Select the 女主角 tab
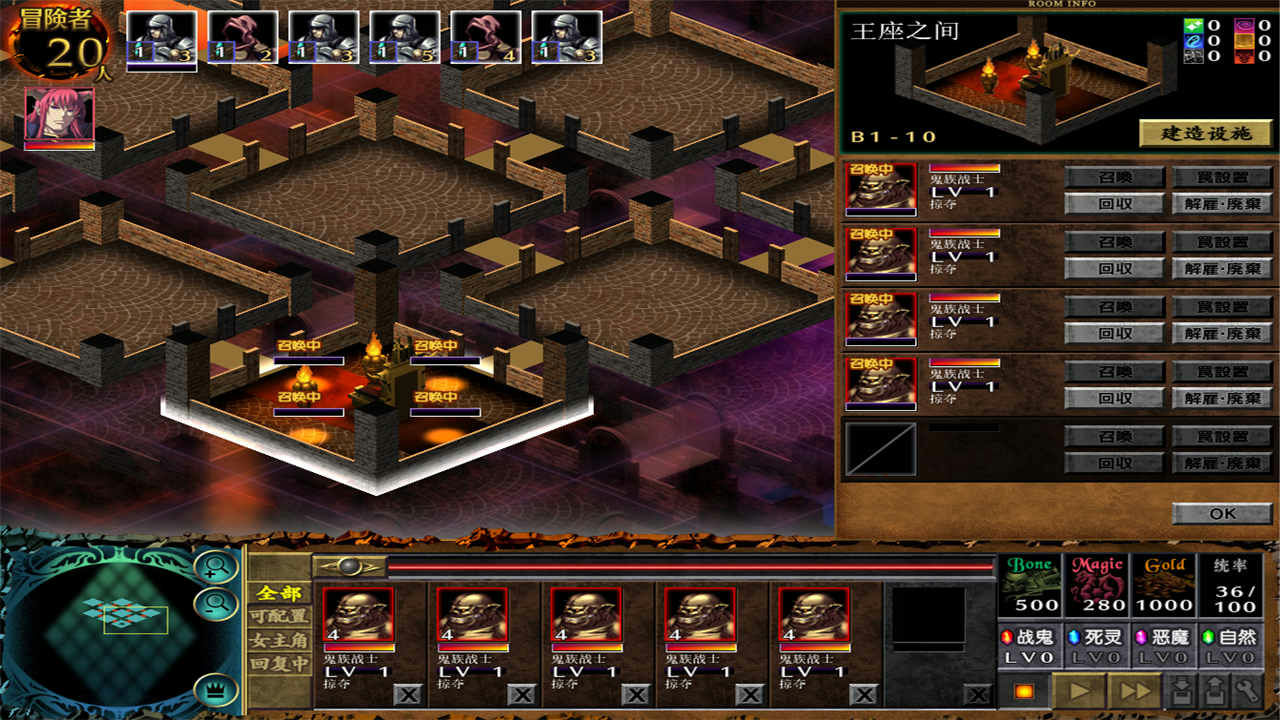Image resolution: width=1280 pixels, height=720 pixels. (279, 641)
